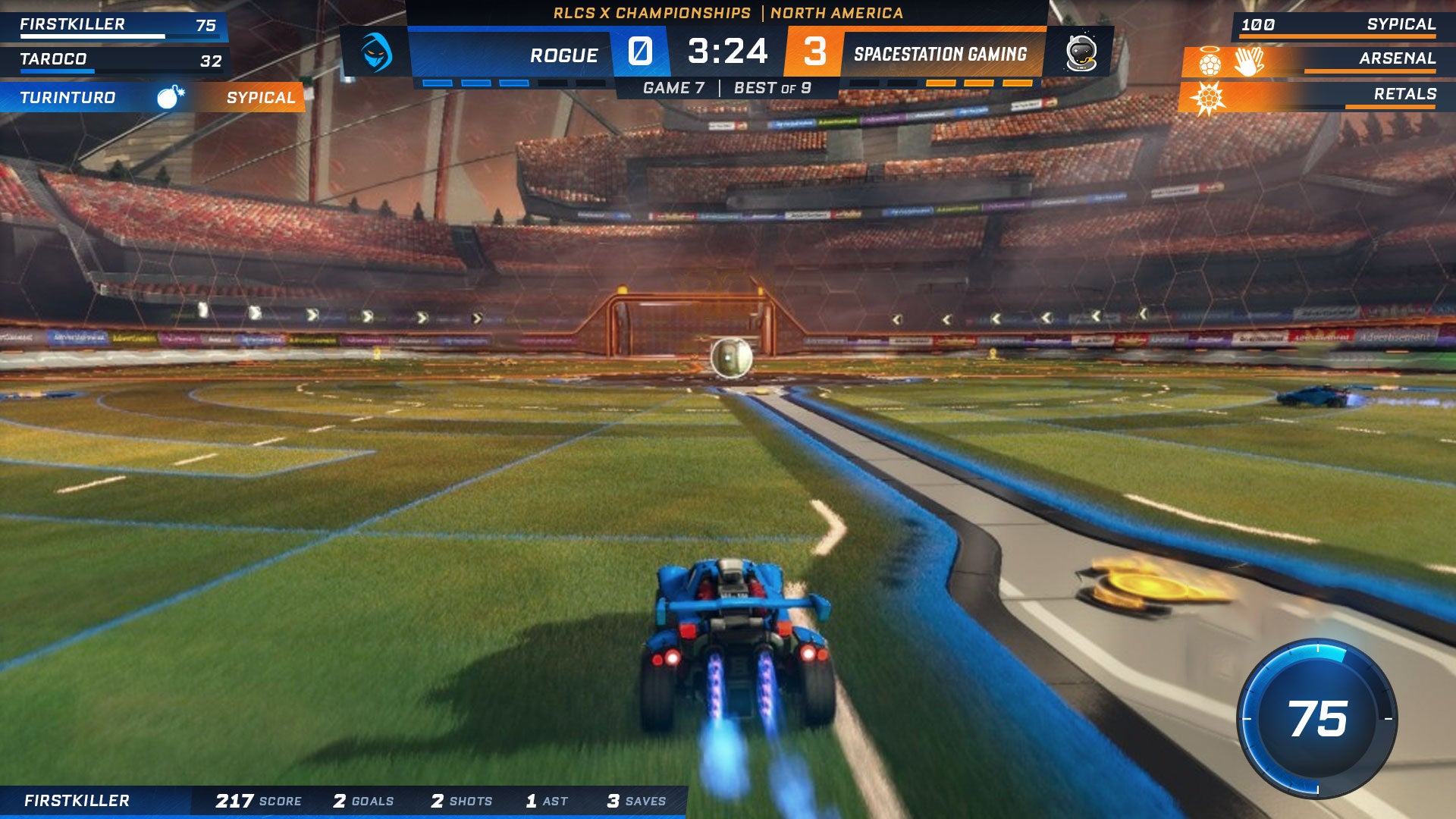This screenshot has width=1456, height=819.
Task: Click the haloed ball icon beside ARSENAL
Action: pyautogui.click(x=1210, y=61)
